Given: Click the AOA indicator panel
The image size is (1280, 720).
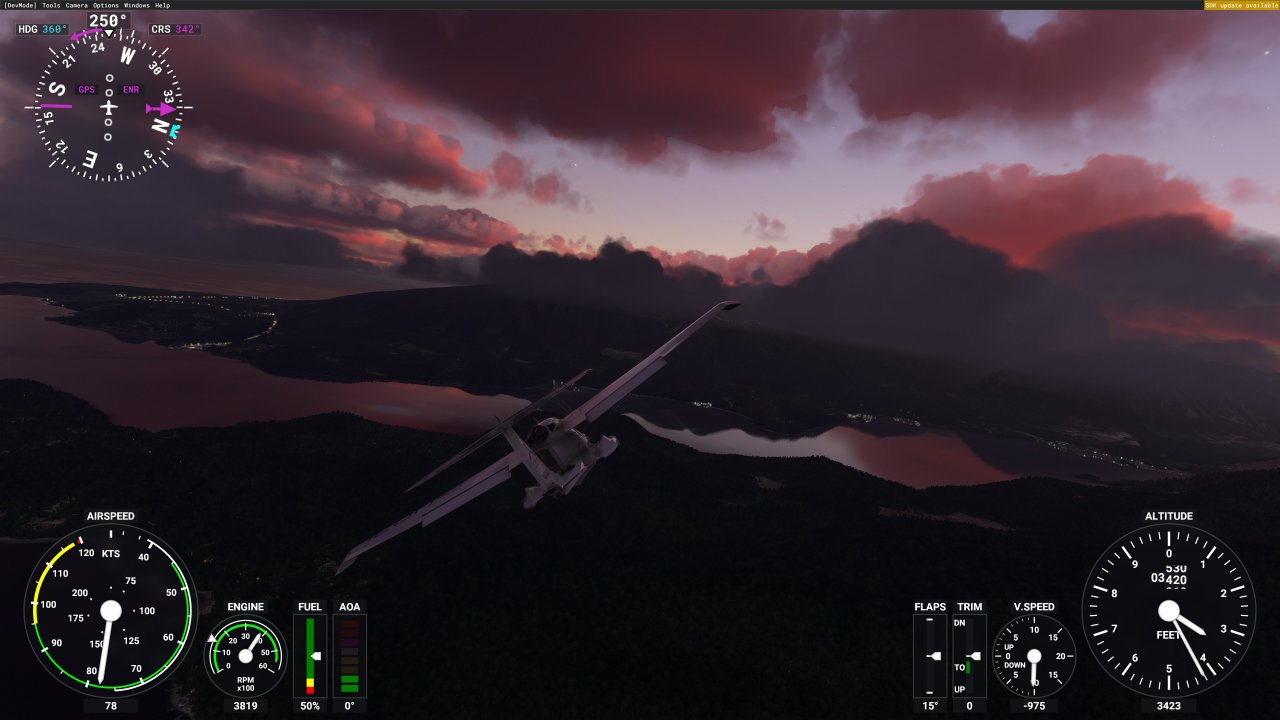Looking at the screenshot, I should (349, 655).
